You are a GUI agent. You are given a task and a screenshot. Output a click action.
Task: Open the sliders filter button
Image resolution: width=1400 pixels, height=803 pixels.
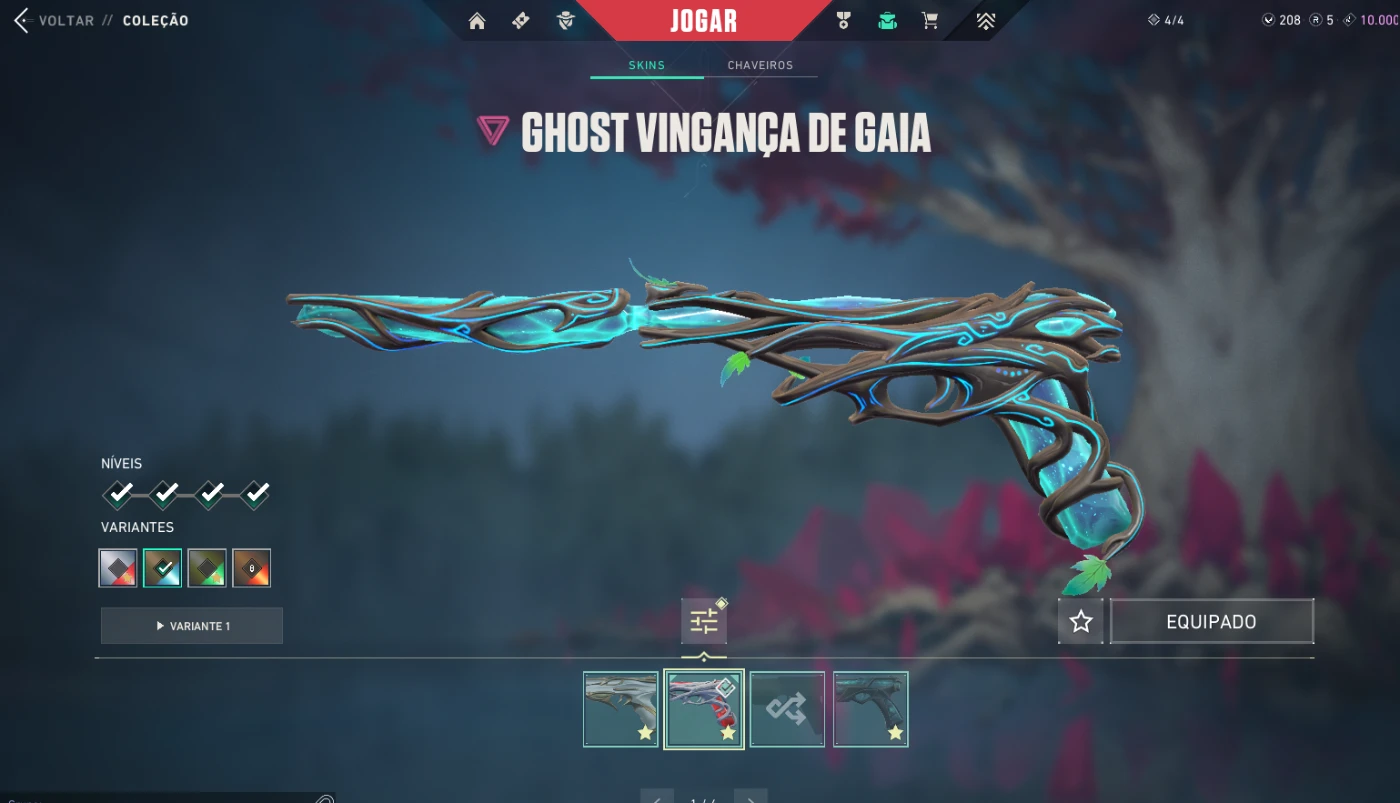704,622
